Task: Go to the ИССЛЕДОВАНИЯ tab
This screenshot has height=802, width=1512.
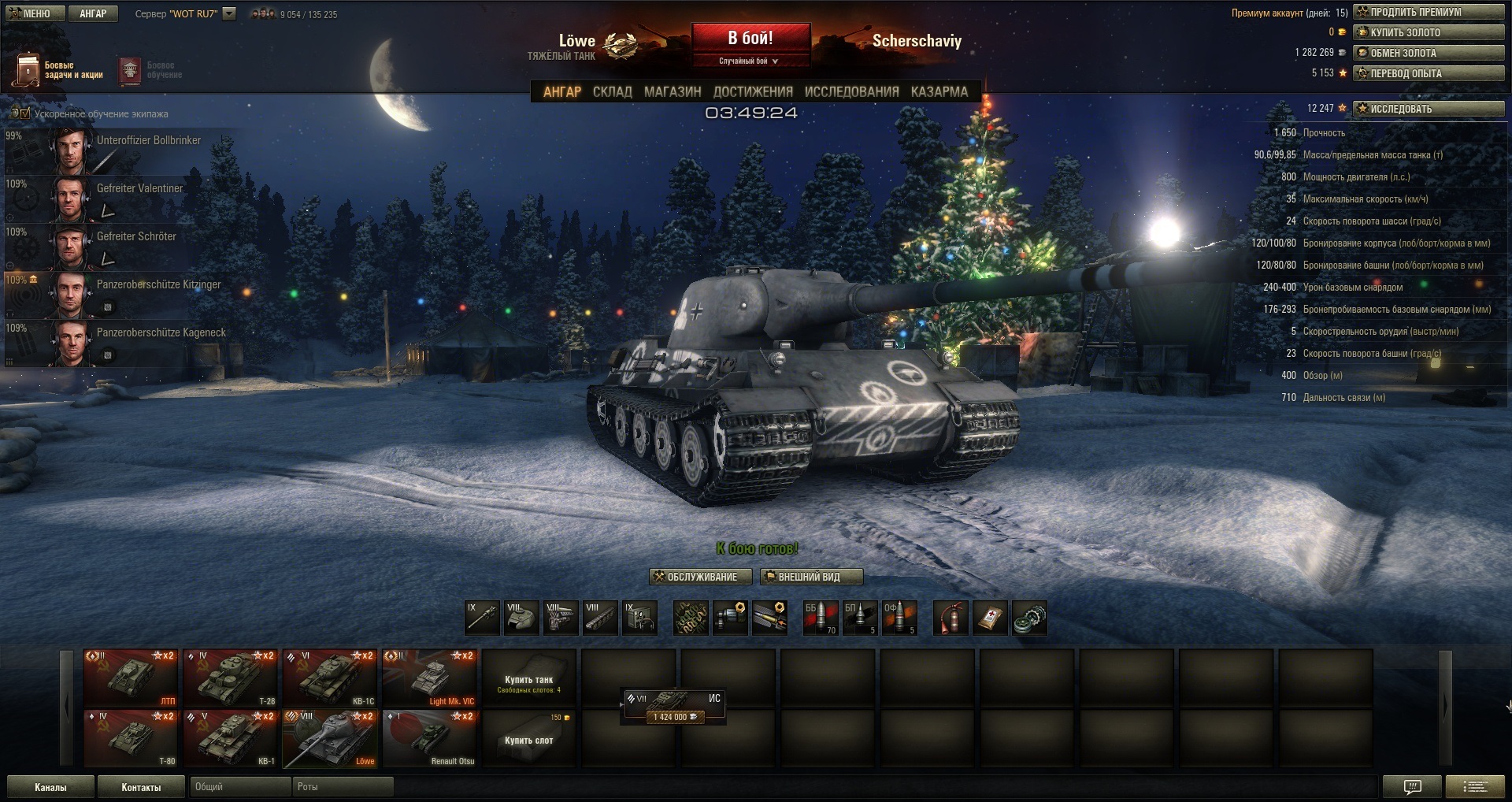Action: pos(851,92)
